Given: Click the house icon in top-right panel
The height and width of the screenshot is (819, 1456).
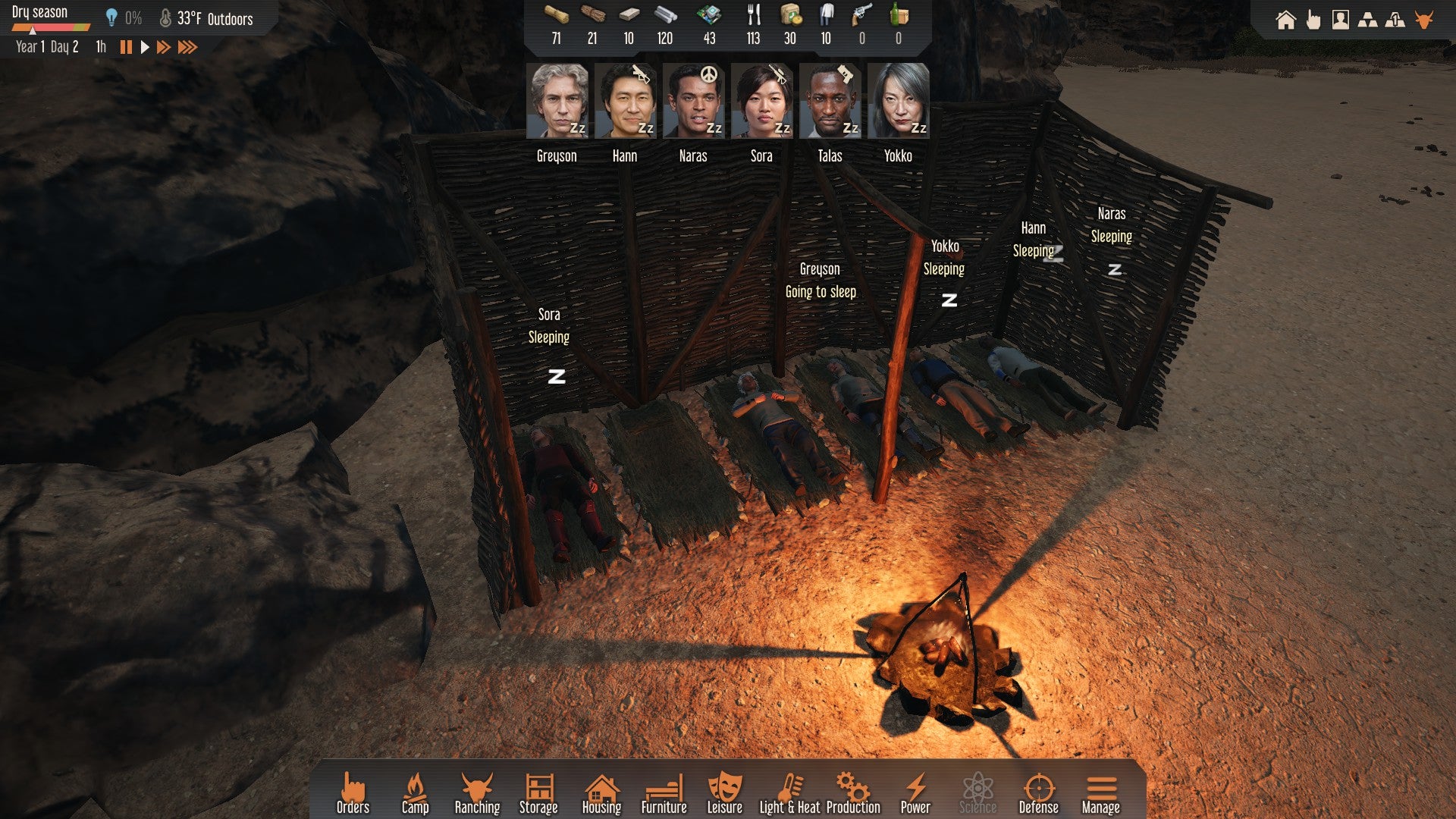Looking at the screenshot, I should [1285, 20].
